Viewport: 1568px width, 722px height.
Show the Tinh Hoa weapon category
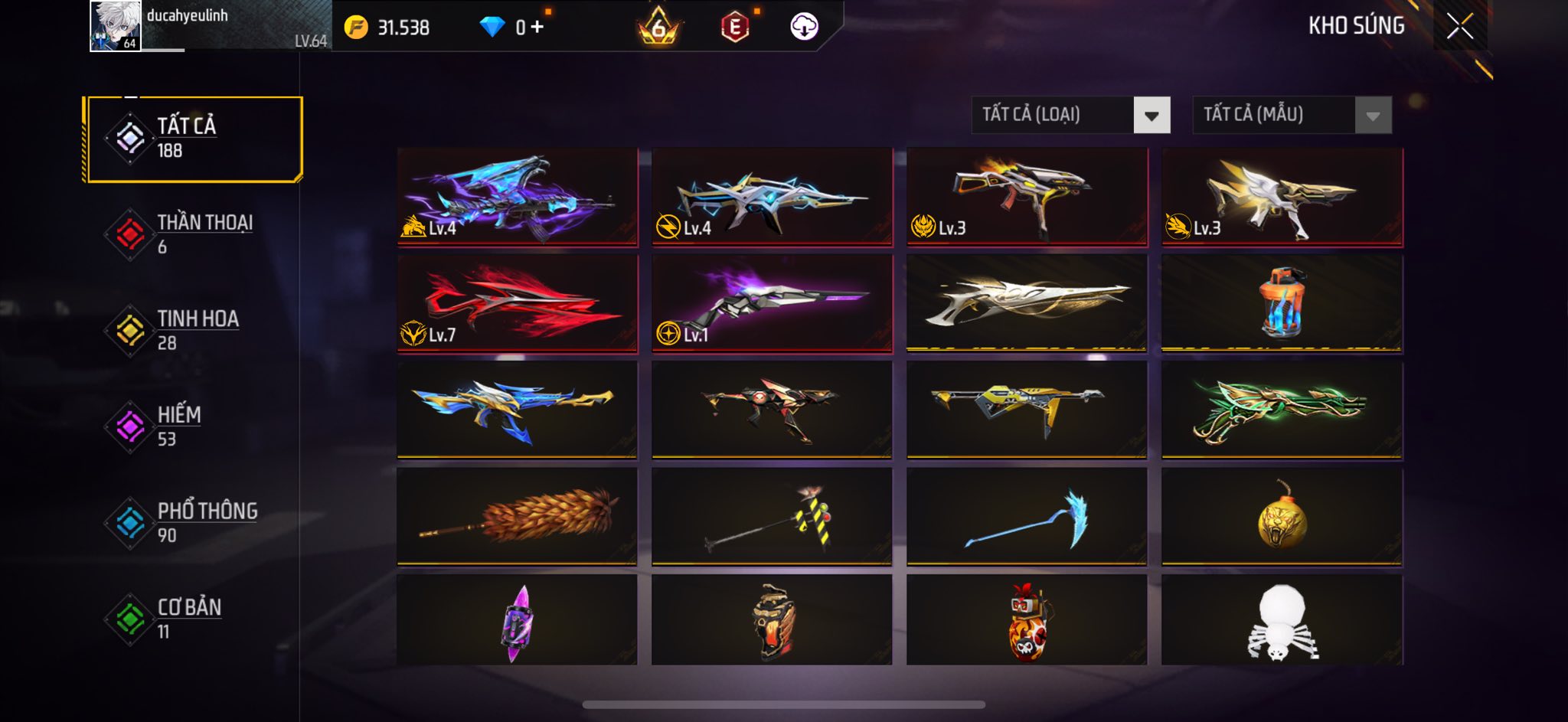(191, 330)
